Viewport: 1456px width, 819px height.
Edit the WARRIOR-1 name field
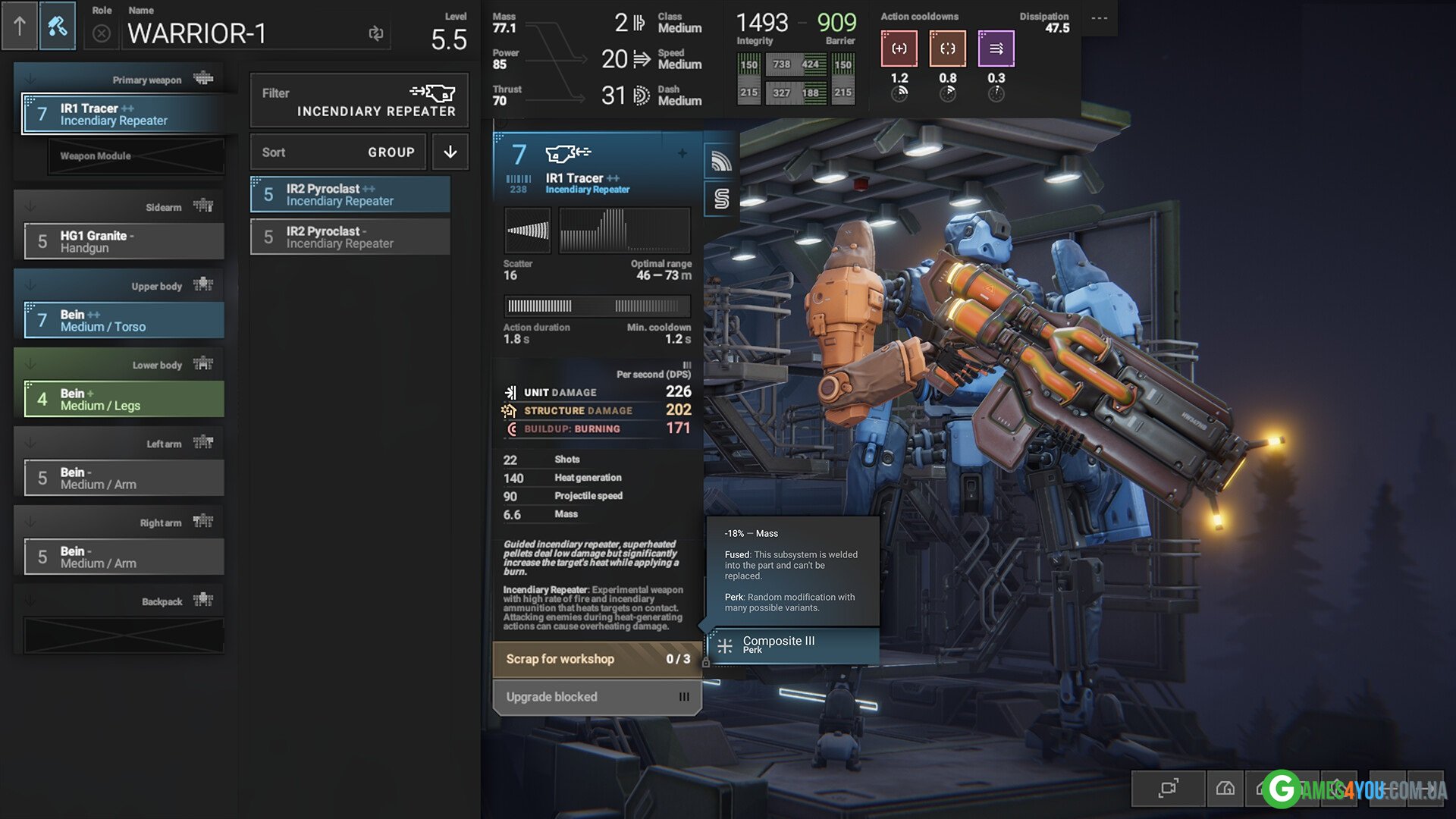[243, 34]
